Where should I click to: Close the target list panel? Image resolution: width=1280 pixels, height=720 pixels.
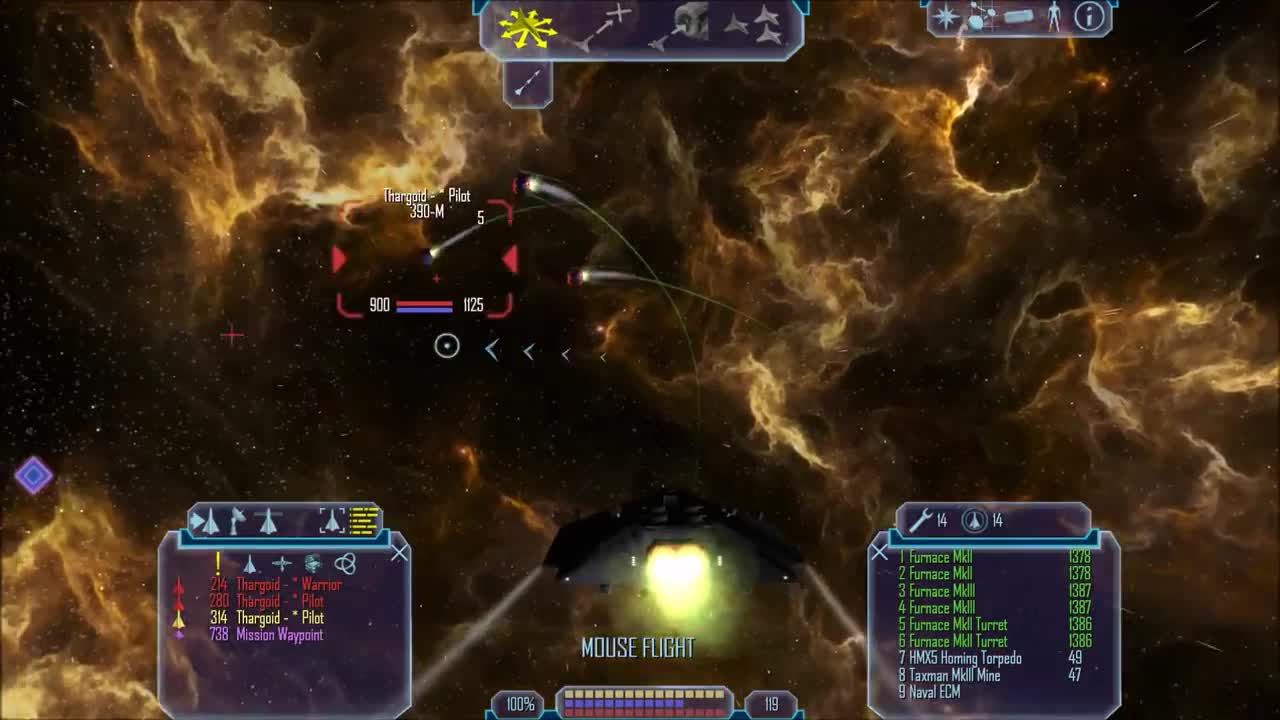tap(399, 552)
